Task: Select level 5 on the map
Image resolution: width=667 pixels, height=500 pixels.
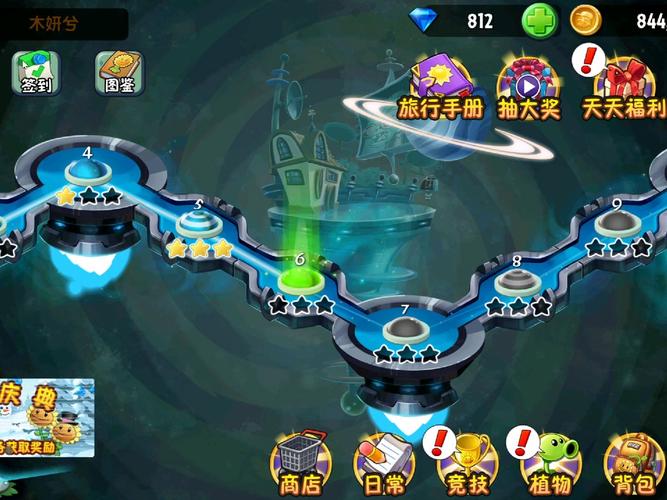Action: click(x=199, y=224)
